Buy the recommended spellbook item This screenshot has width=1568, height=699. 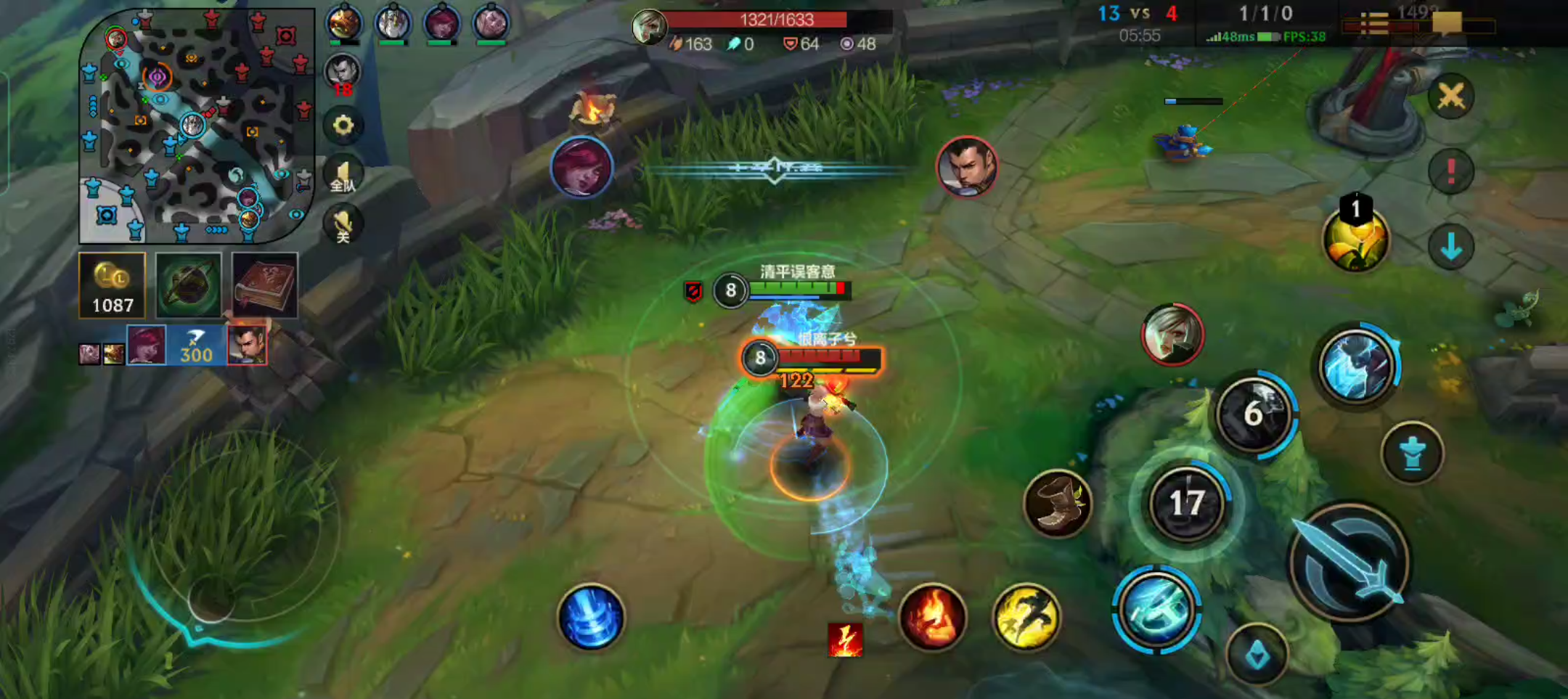coord(264,285)
